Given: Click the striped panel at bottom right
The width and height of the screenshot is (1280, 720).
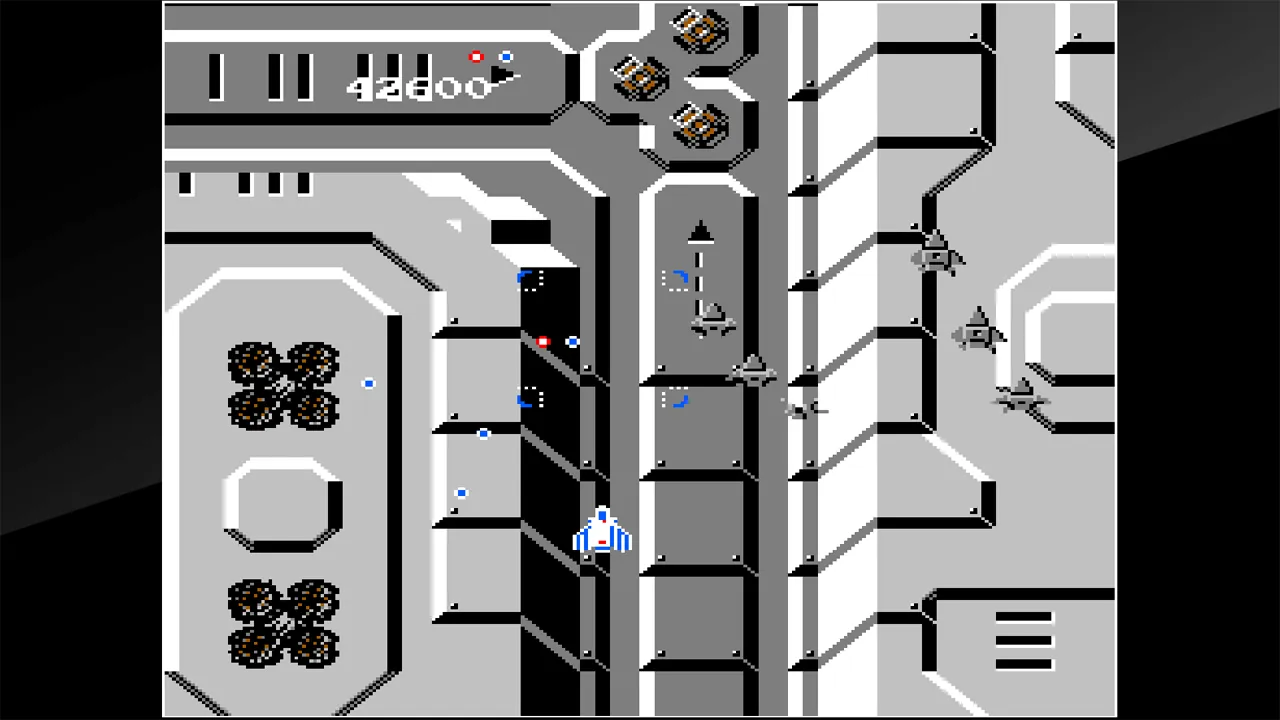Looking at the screenshot, I should [1025, 640].
